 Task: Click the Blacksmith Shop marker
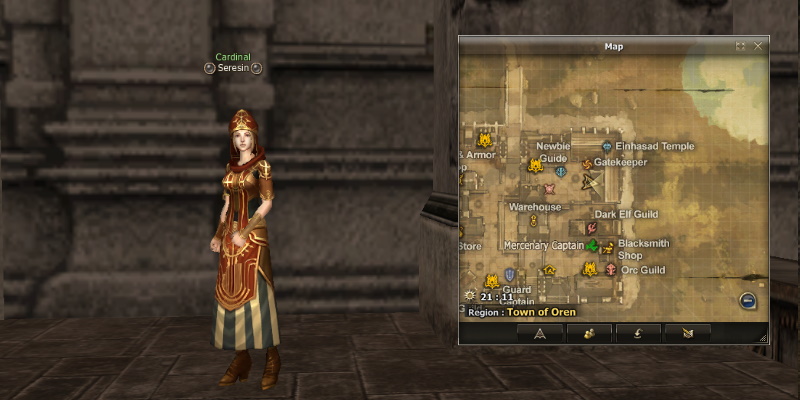pos(608,247)
